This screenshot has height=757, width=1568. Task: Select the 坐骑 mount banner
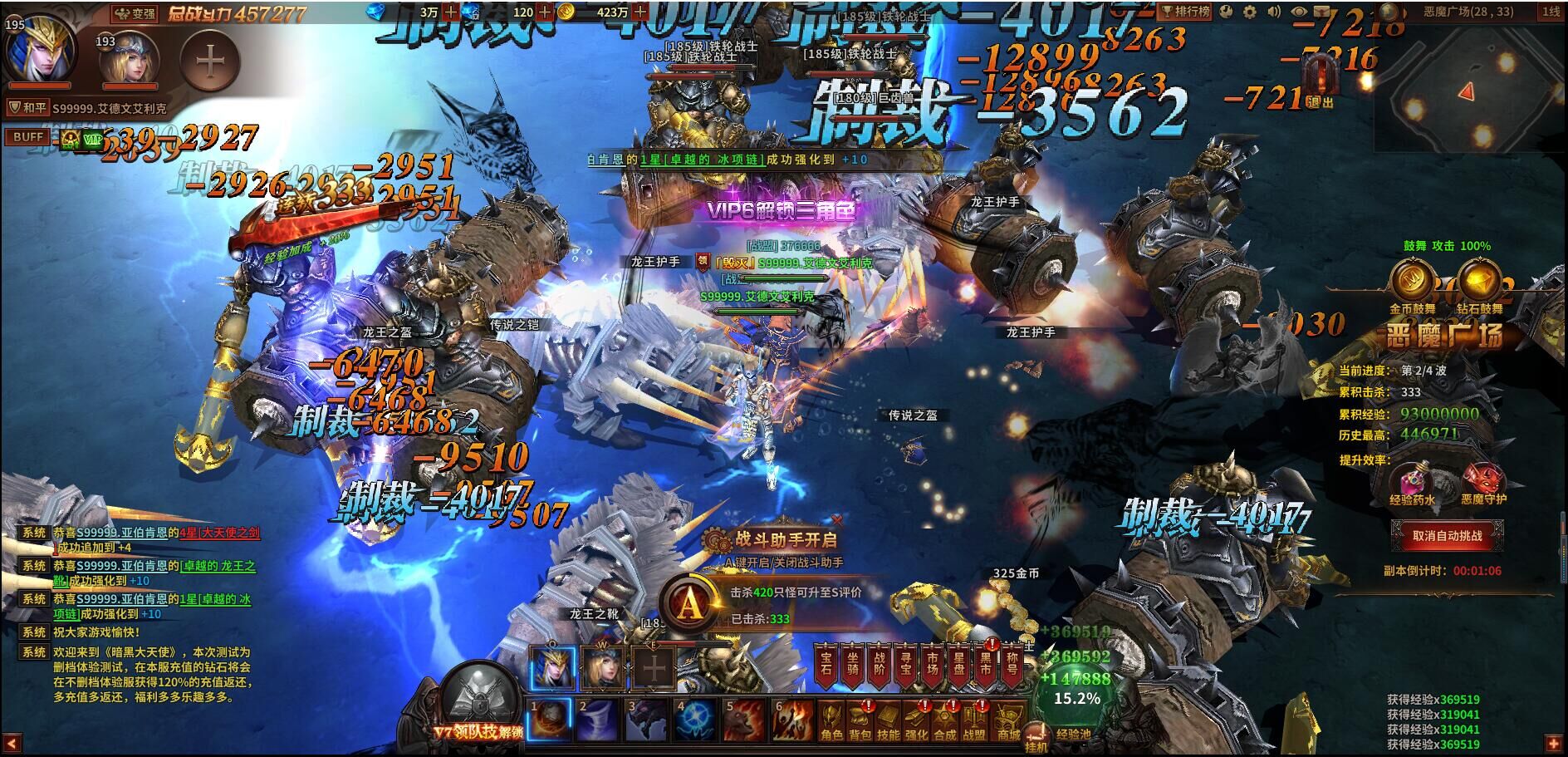pos(854,666)
